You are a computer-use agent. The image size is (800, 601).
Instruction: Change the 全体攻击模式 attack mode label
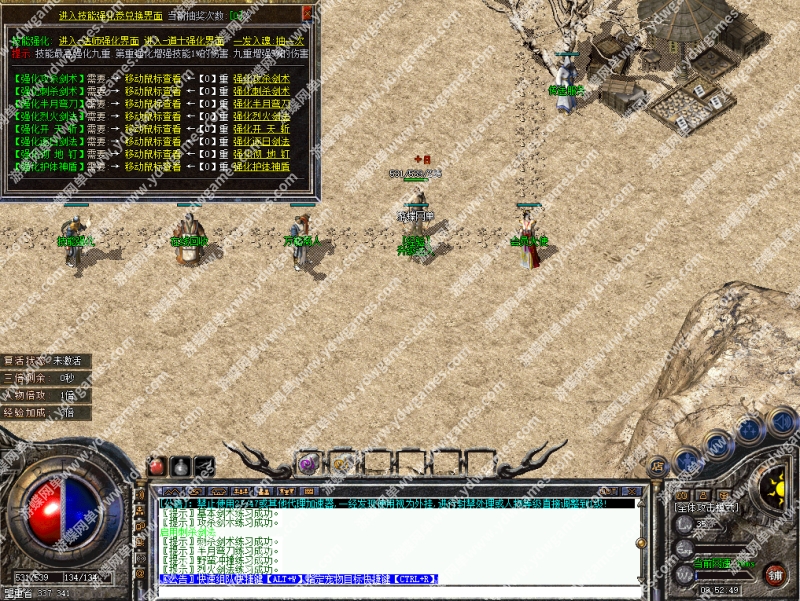[x=706, y=507]
